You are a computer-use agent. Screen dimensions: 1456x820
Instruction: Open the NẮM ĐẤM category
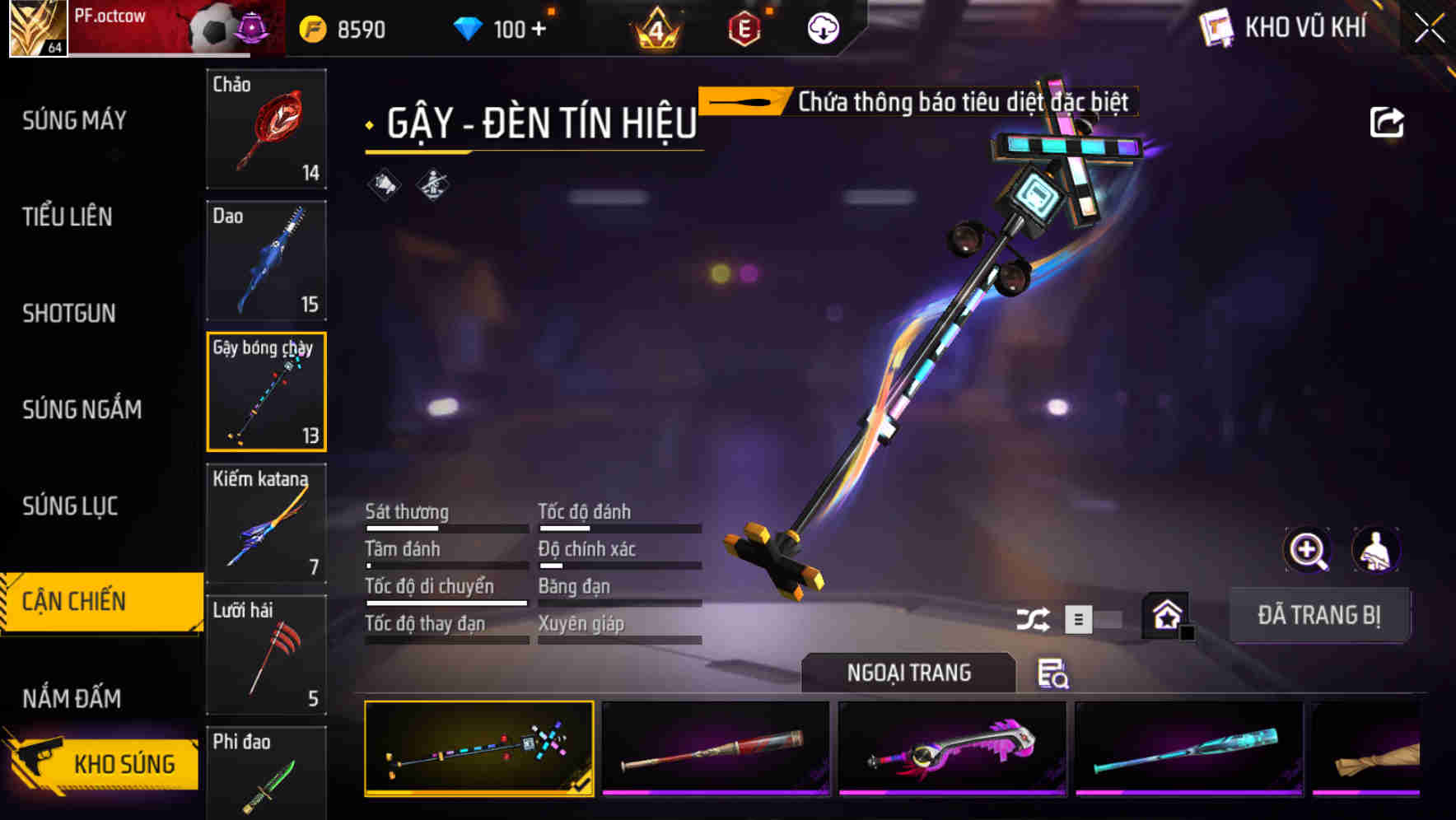tap(72, 698)
